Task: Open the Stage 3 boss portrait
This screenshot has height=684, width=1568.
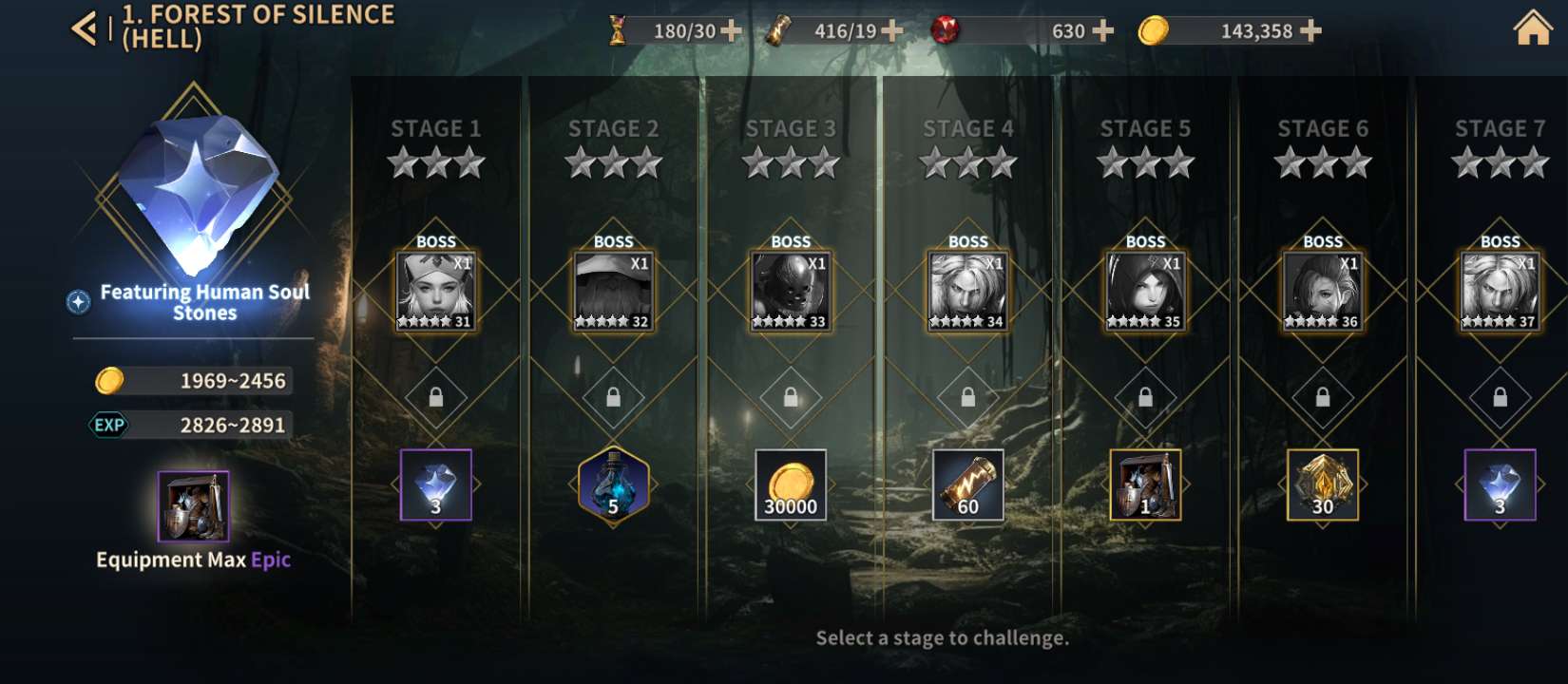Action: 791,291
